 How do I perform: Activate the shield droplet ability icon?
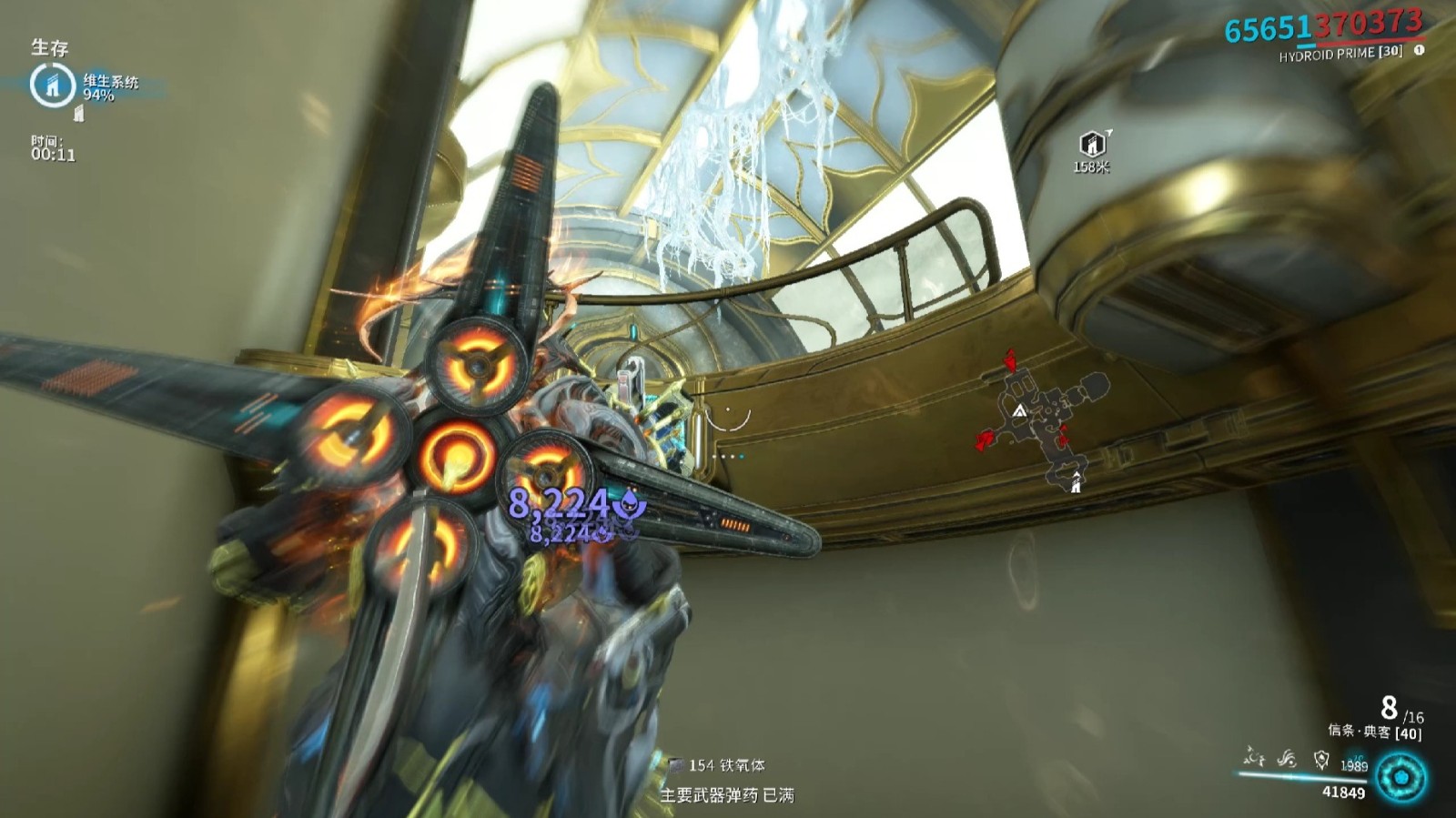pyautogui.click(x=1321, y=759)
